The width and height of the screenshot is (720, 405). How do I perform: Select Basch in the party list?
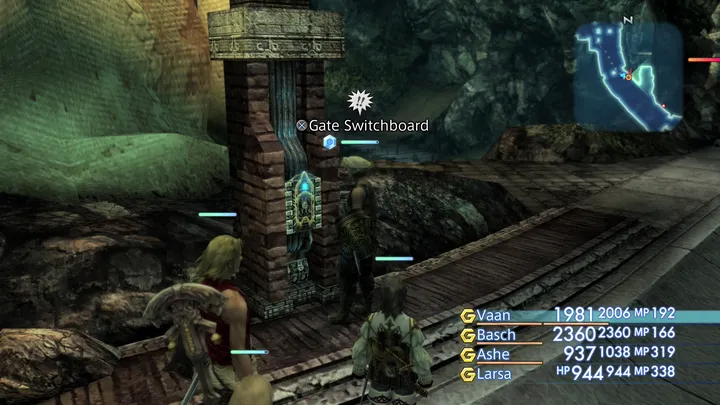coord(496,334)
